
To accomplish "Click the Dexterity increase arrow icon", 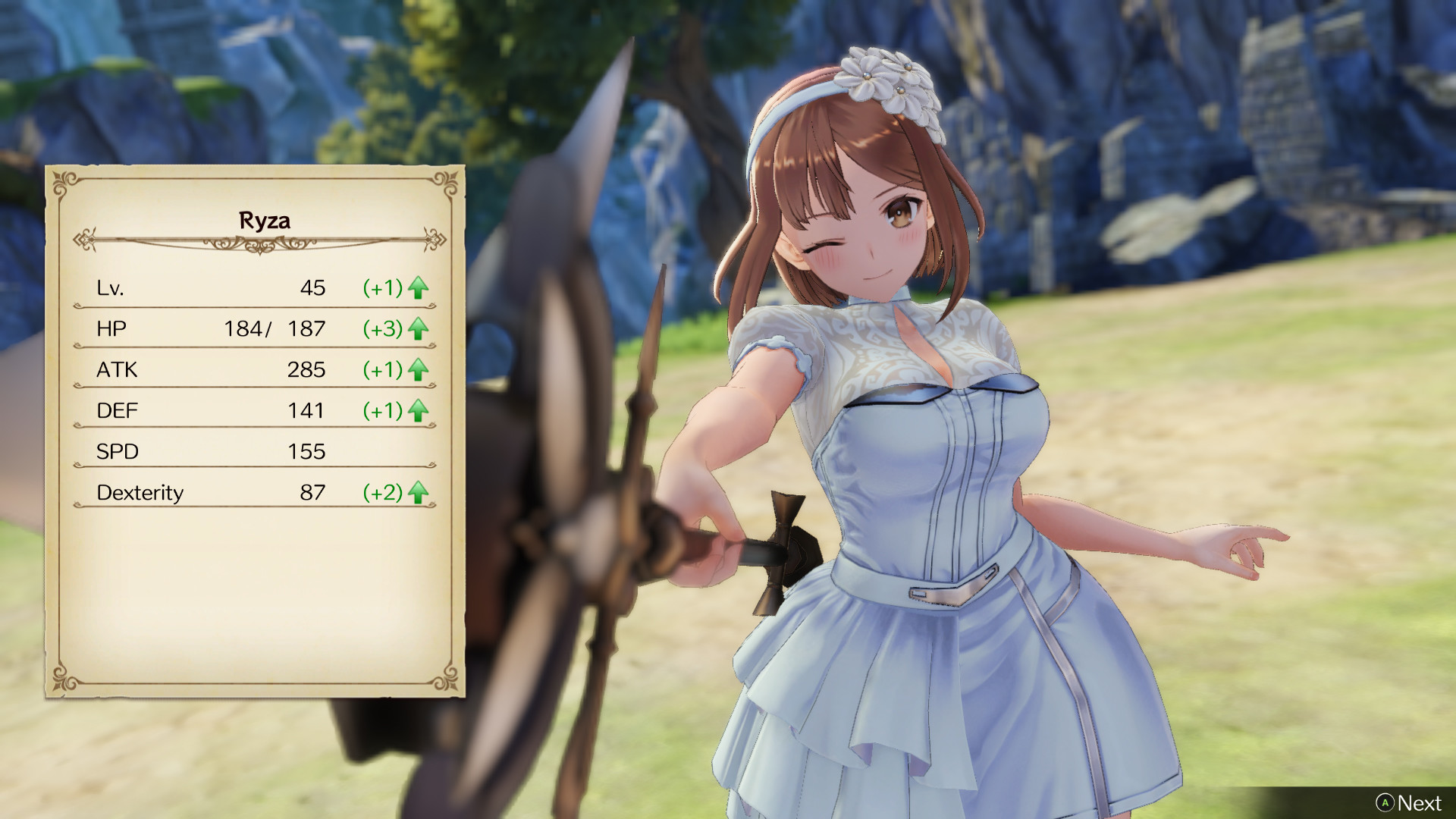I will (417, 493).
